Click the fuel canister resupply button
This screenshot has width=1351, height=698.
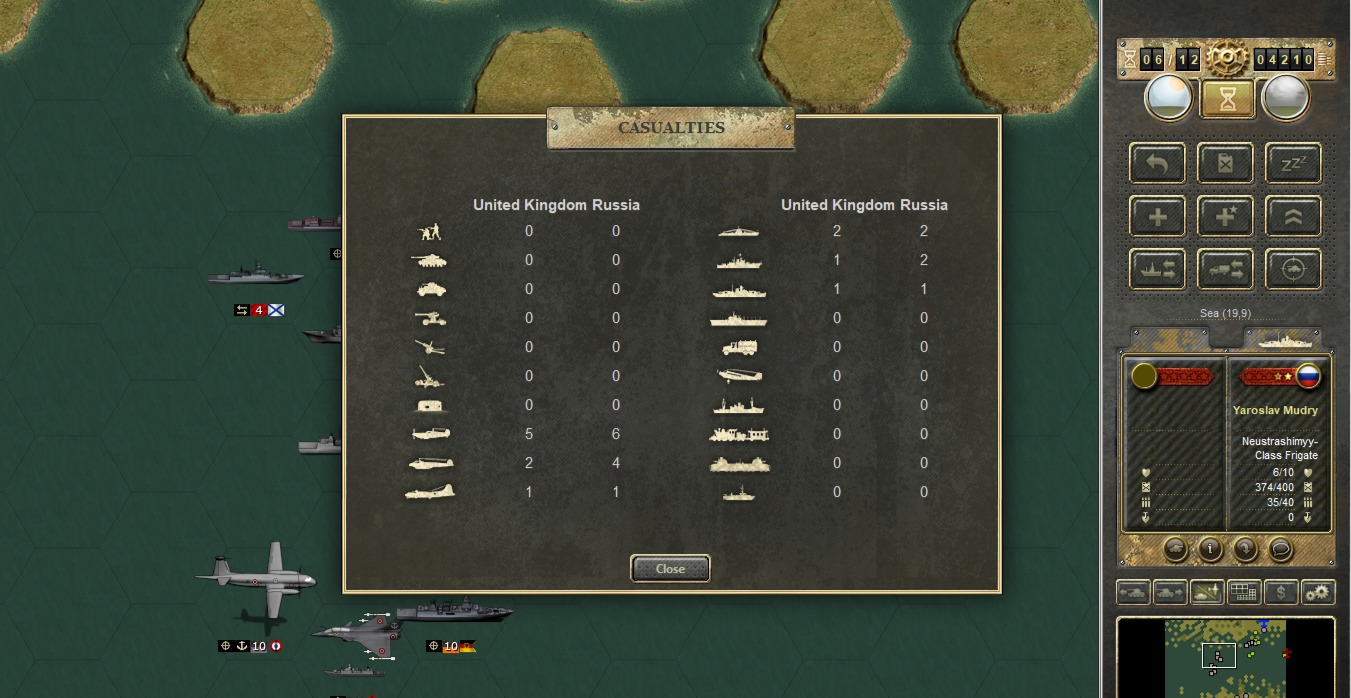coord(1225,163)
